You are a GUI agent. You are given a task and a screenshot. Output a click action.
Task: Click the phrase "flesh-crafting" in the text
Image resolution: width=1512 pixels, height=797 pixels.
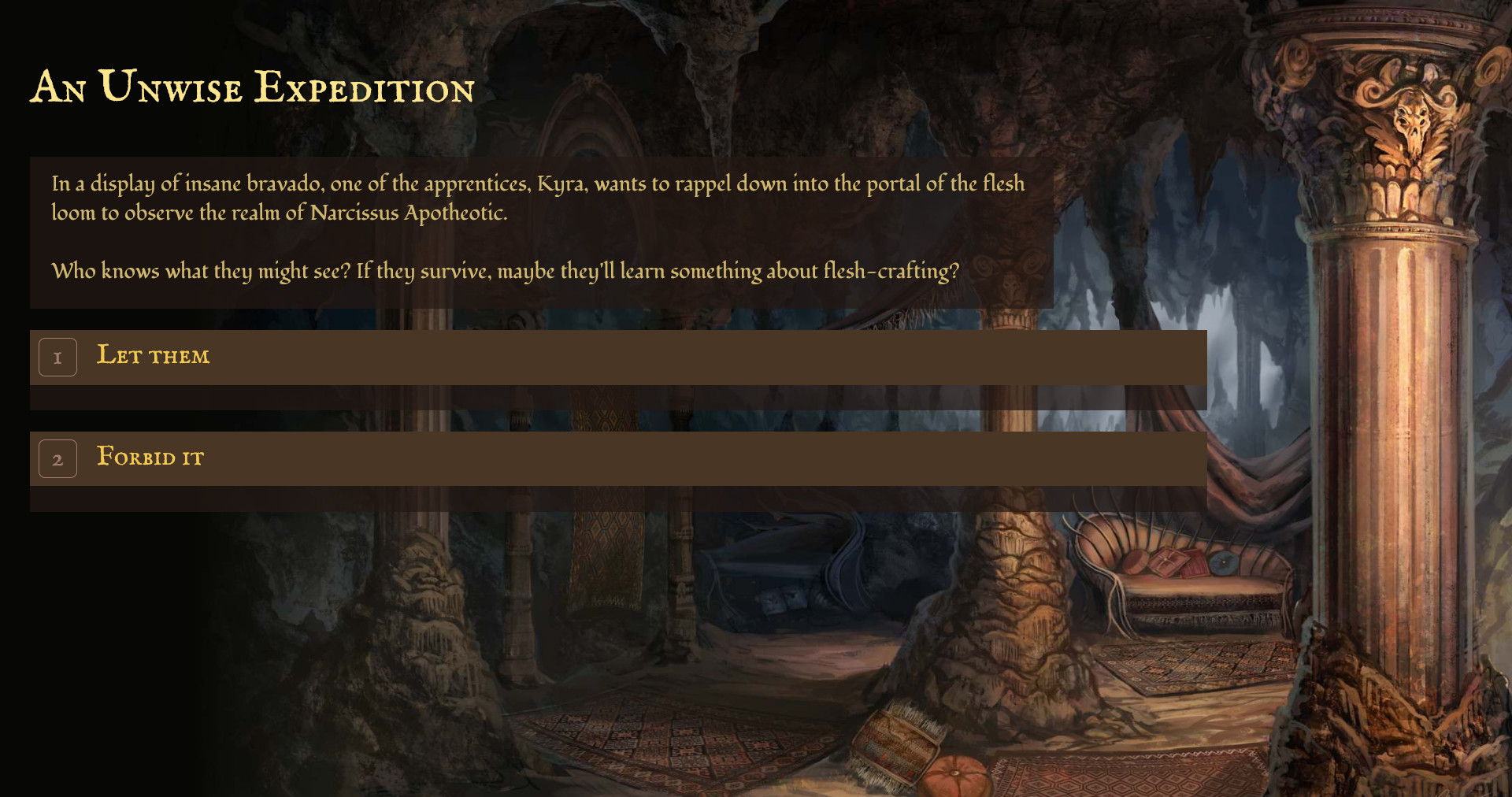(891, 270)
